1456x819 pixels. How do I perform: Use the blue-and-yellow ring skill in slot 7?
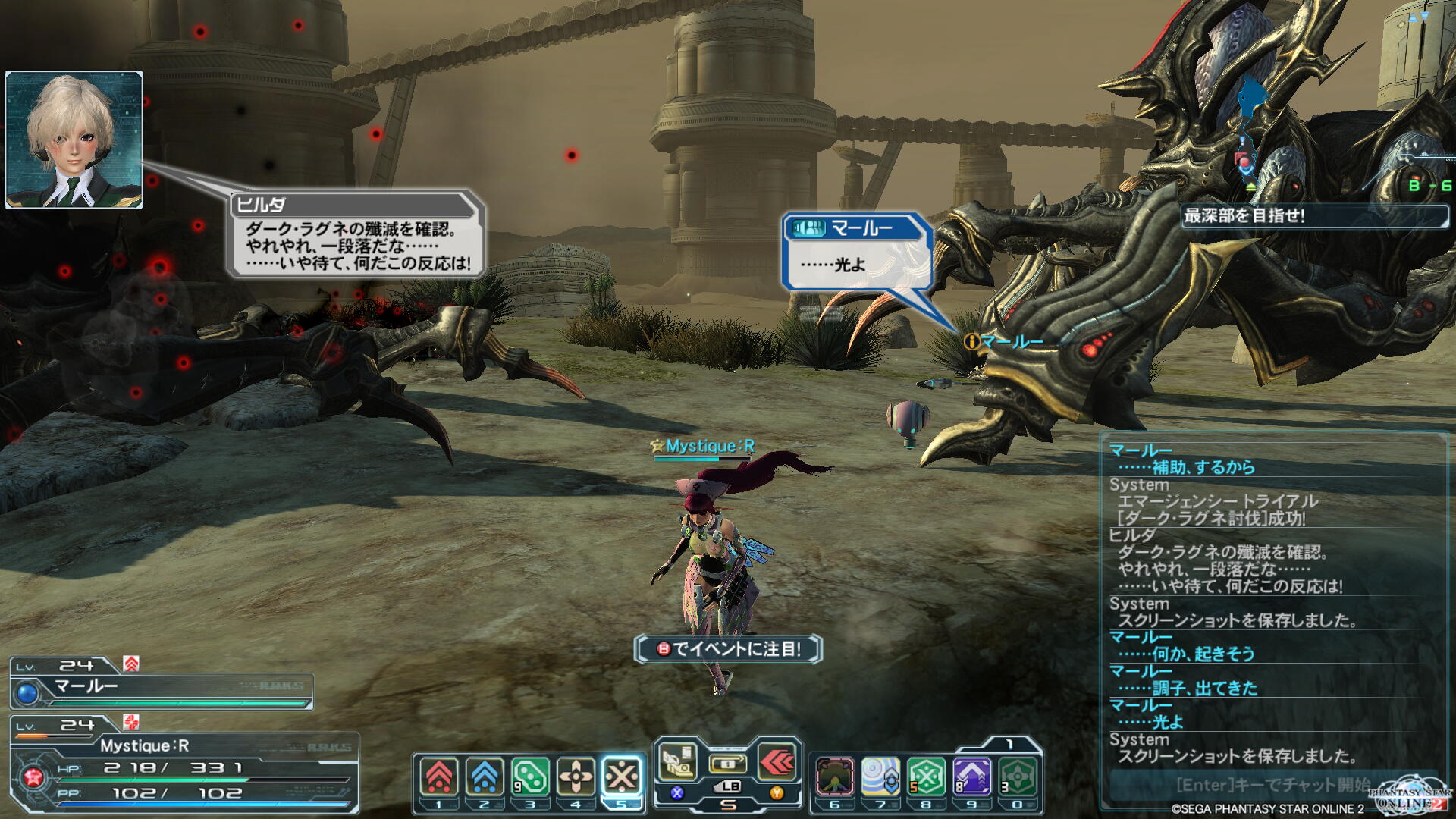point(880,777)
